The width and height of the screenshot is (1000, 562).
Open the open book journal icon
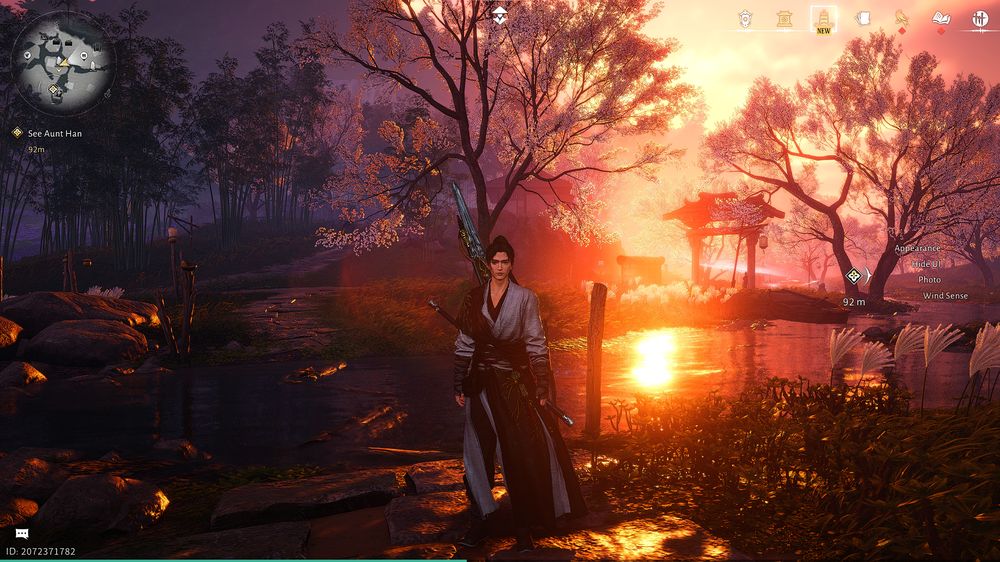point(940,18)
